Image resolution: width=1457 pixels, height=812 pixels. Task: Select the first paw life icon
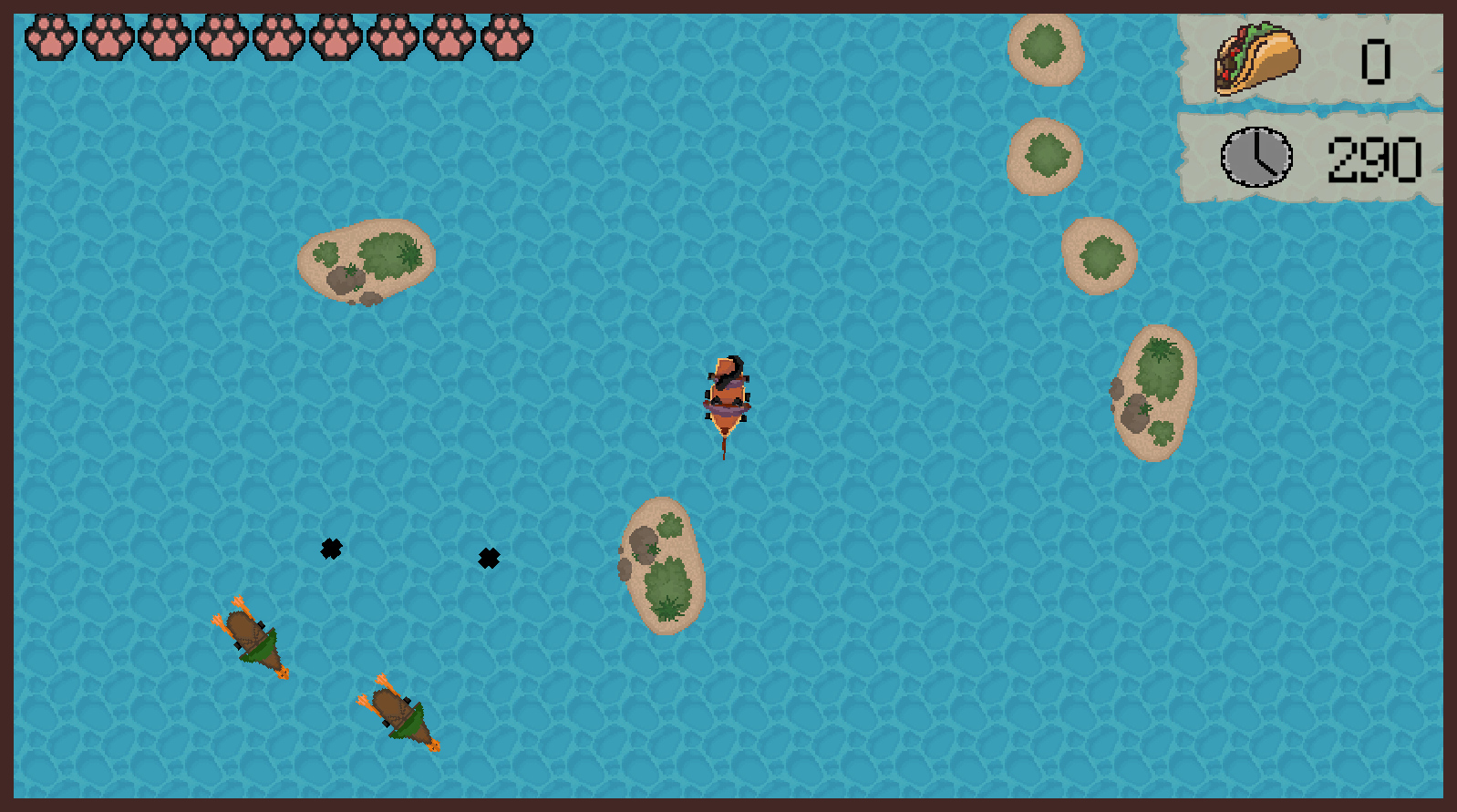click(x=52, y=38)
